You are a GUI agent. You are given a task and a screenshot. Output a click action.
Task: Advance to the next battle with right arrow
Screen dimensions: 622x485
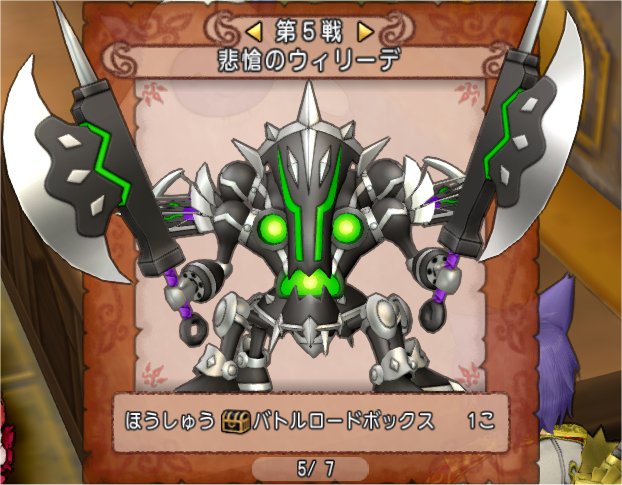[366, 31]
